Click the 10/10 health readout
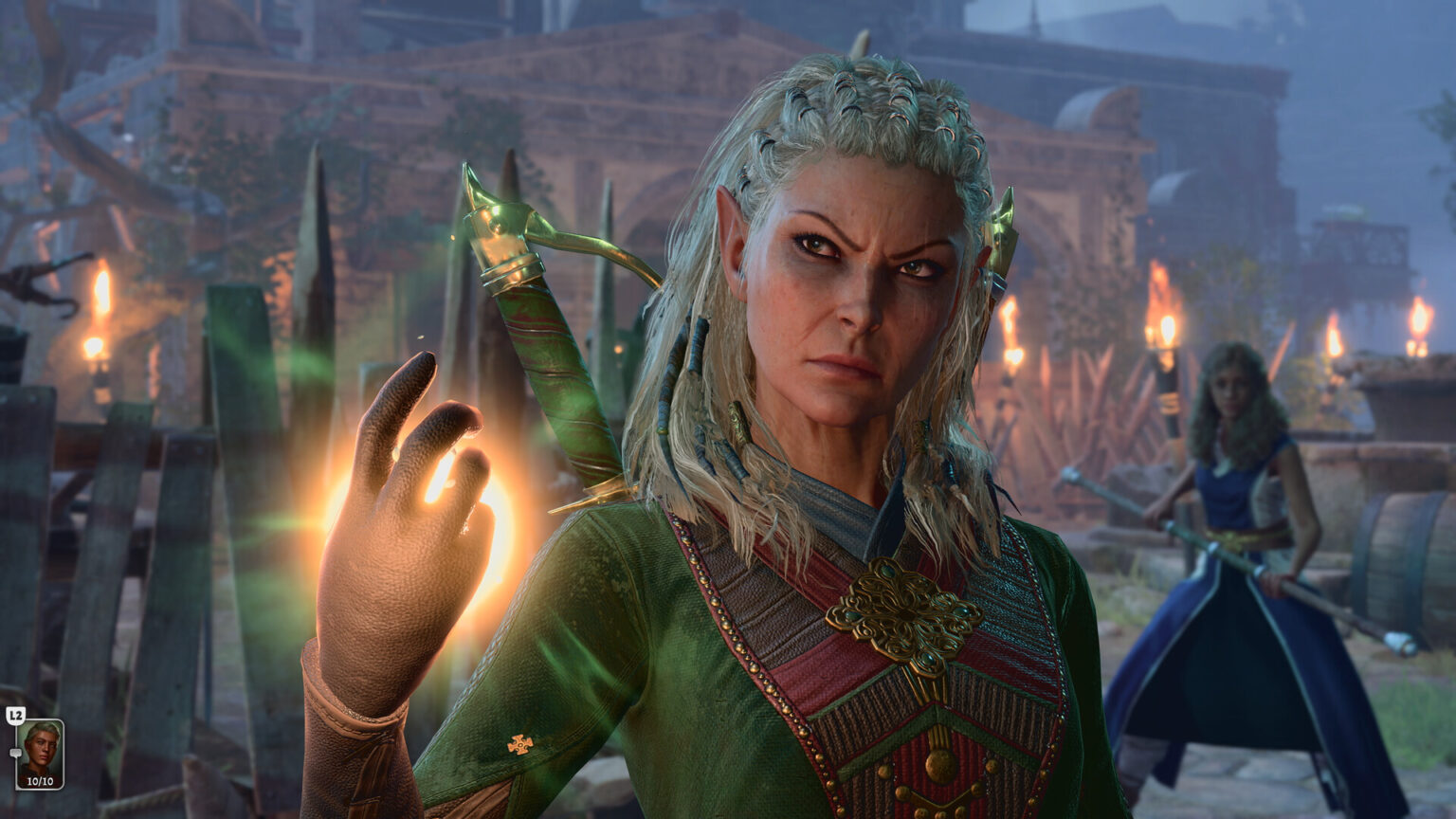 point(41,780)
